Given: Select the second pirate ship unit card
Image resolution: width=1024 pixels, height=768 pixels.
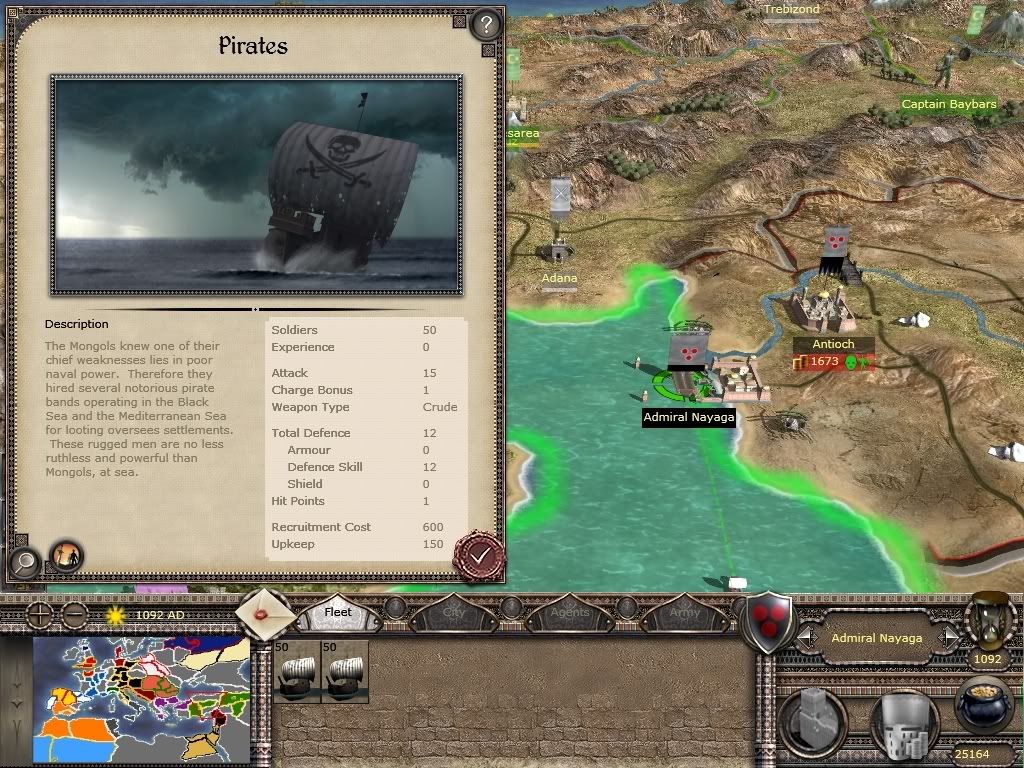Looking at the screenshot, I should [345, 671].
